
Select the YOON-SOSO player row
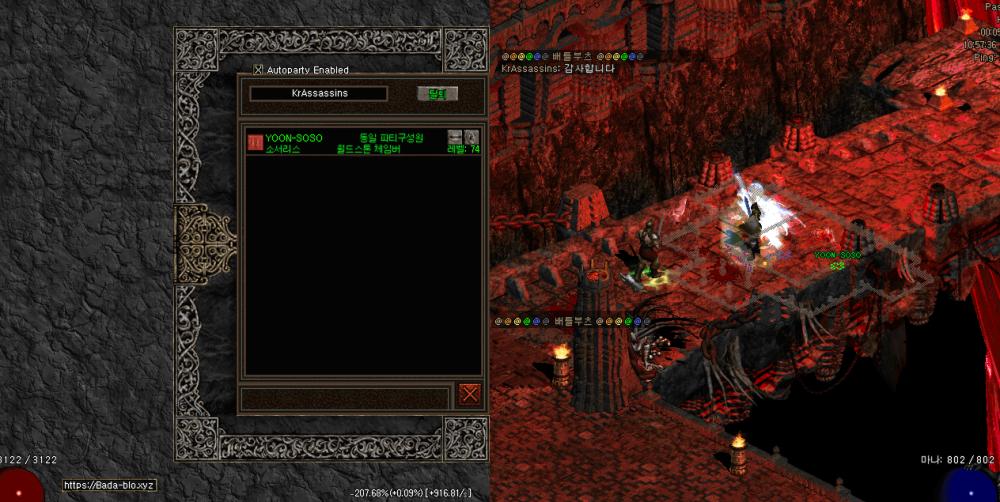pyautogui.click(x=362, y=142)
